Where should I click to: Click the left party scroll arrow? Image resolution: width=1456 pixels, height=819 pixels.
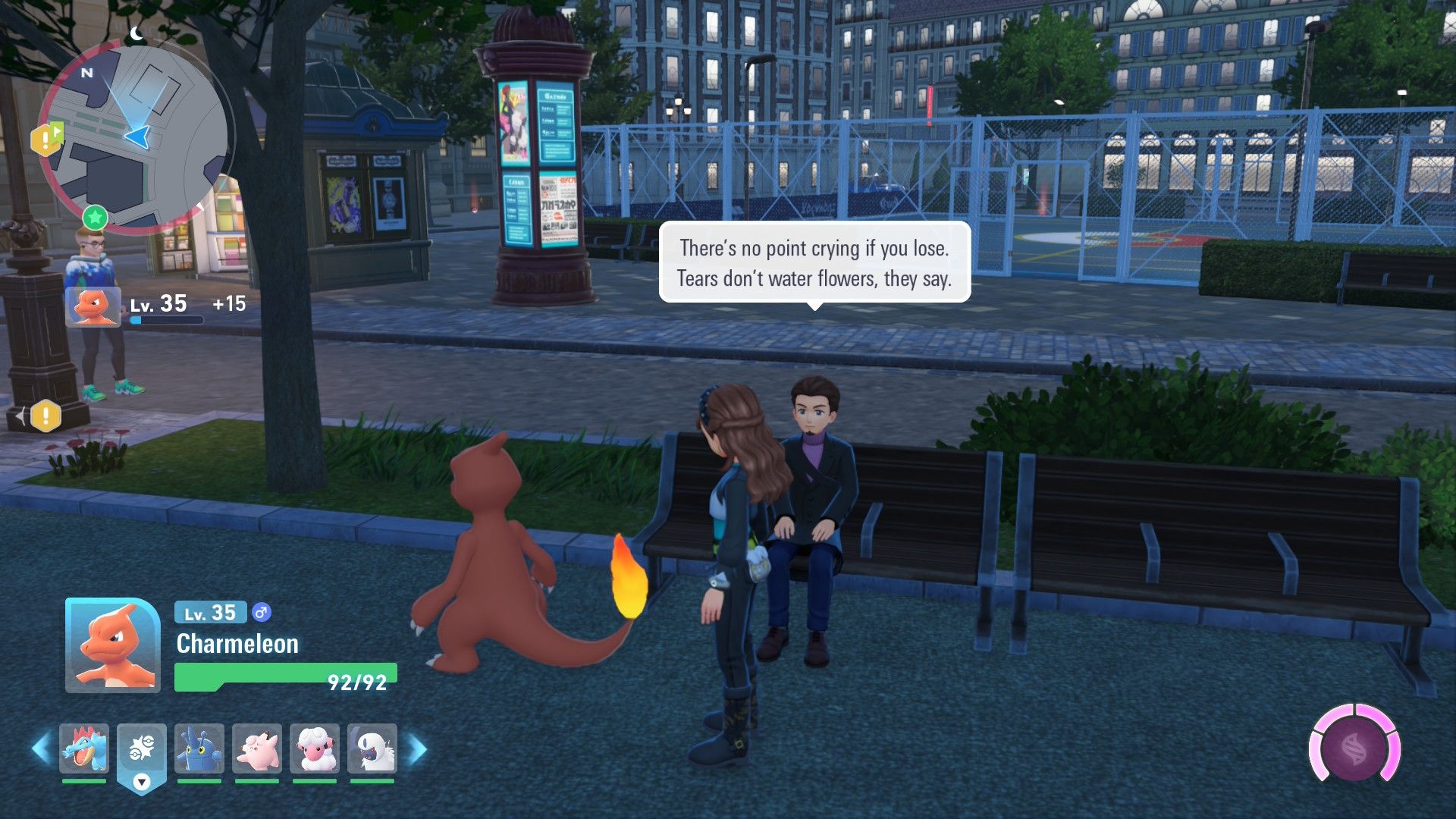pos(41,749)
